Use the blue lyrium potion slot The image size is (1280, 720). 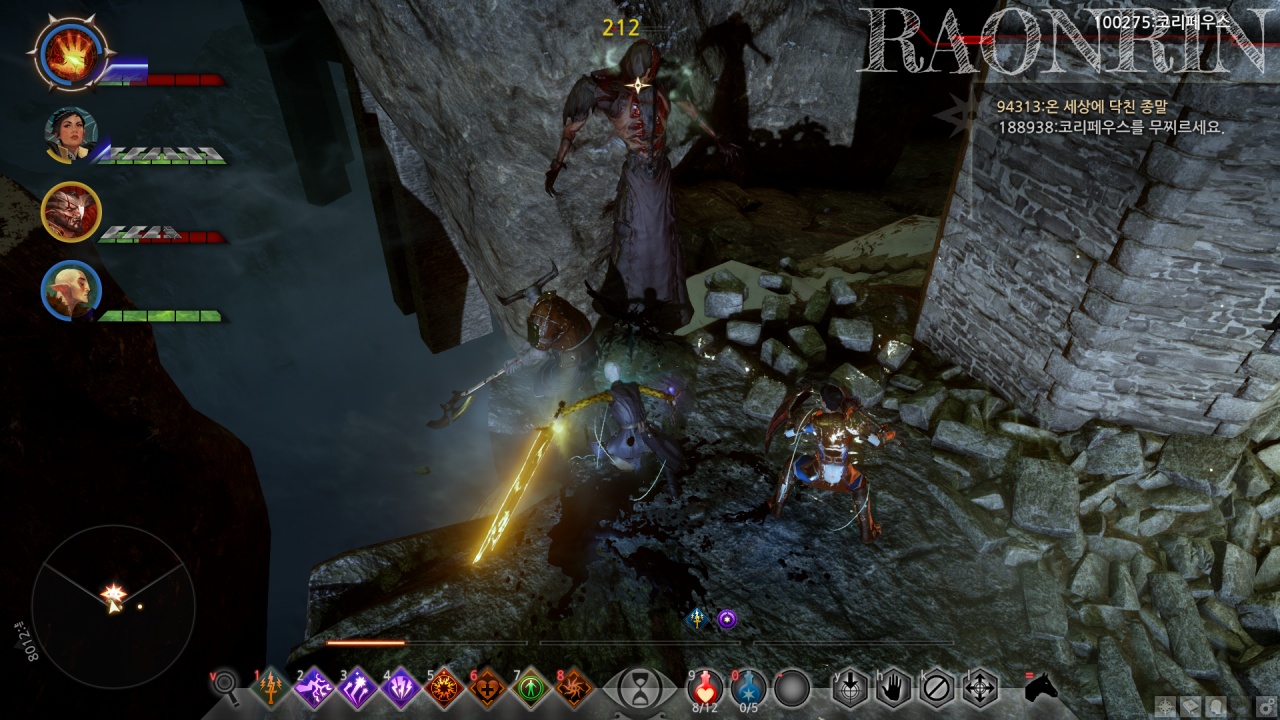[749, 687]
